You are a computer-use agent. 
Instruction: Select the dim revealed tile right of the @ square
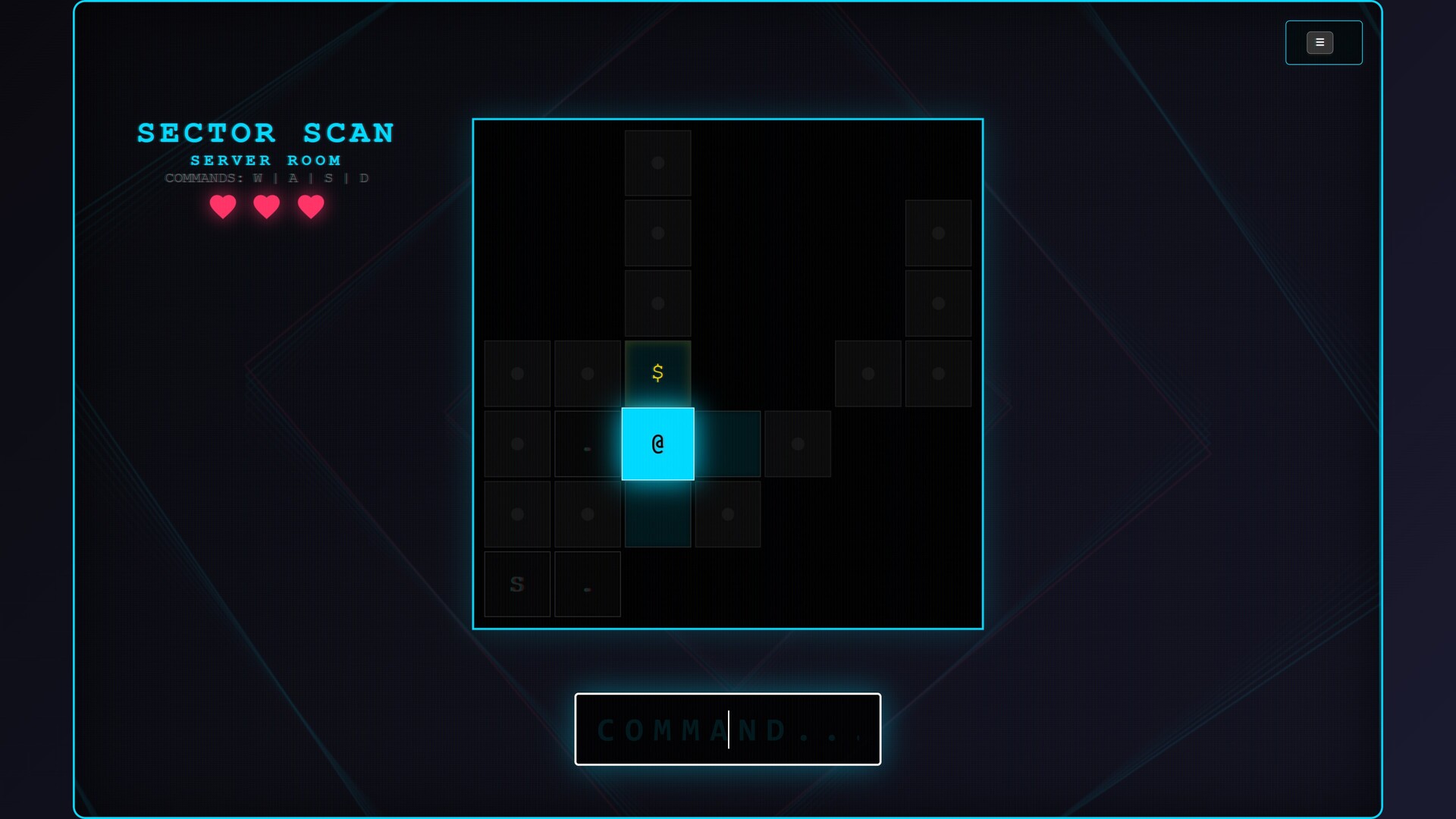point(726,444)
